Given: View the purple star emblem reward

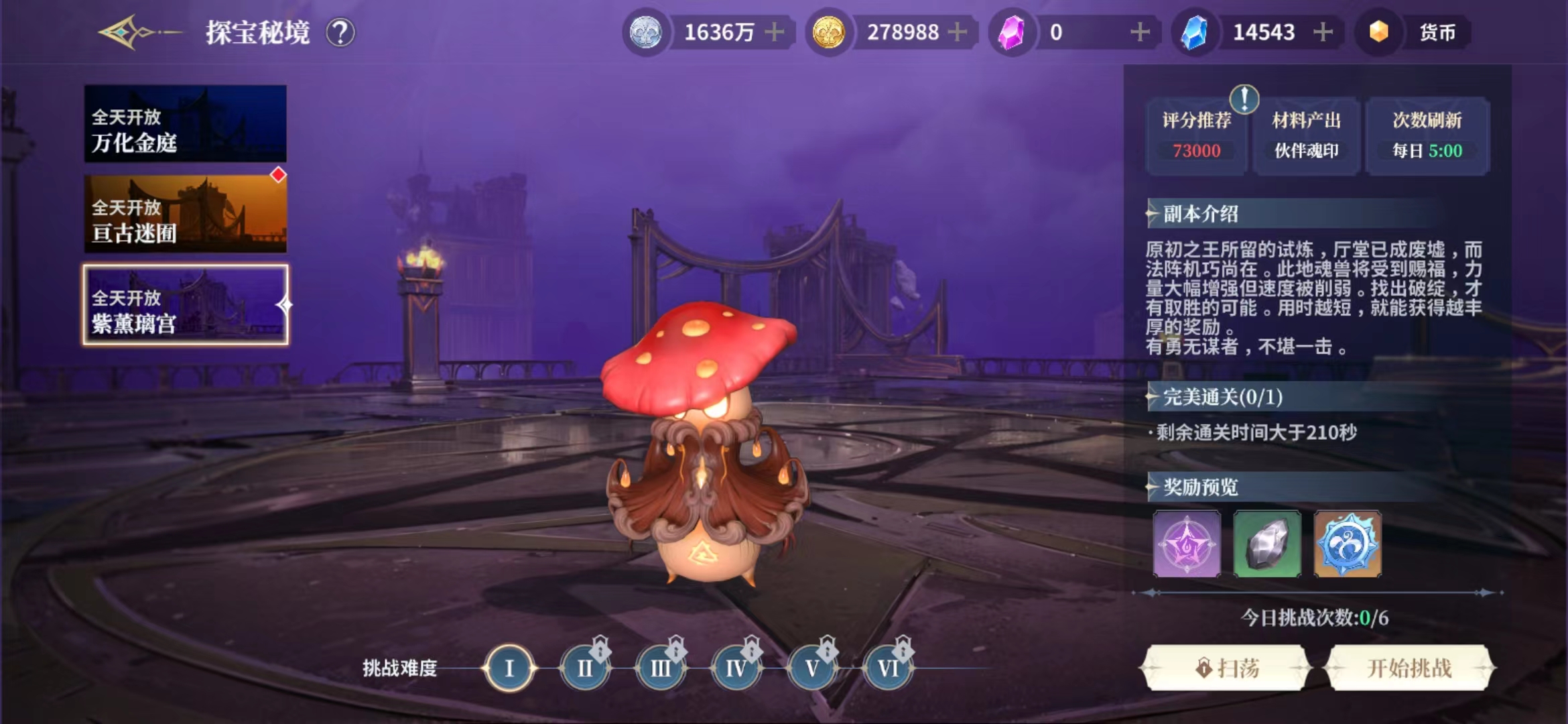Looking at the screenshot, I should click(x=1187, y=544).
